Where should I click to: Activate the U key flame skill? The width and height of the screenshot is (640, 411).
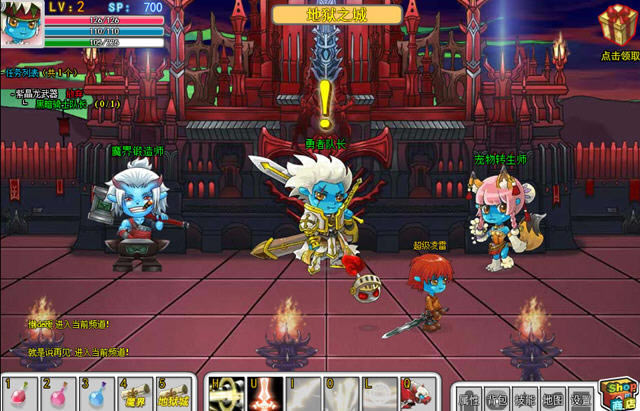pyautogui.click(x=265, y=393)
